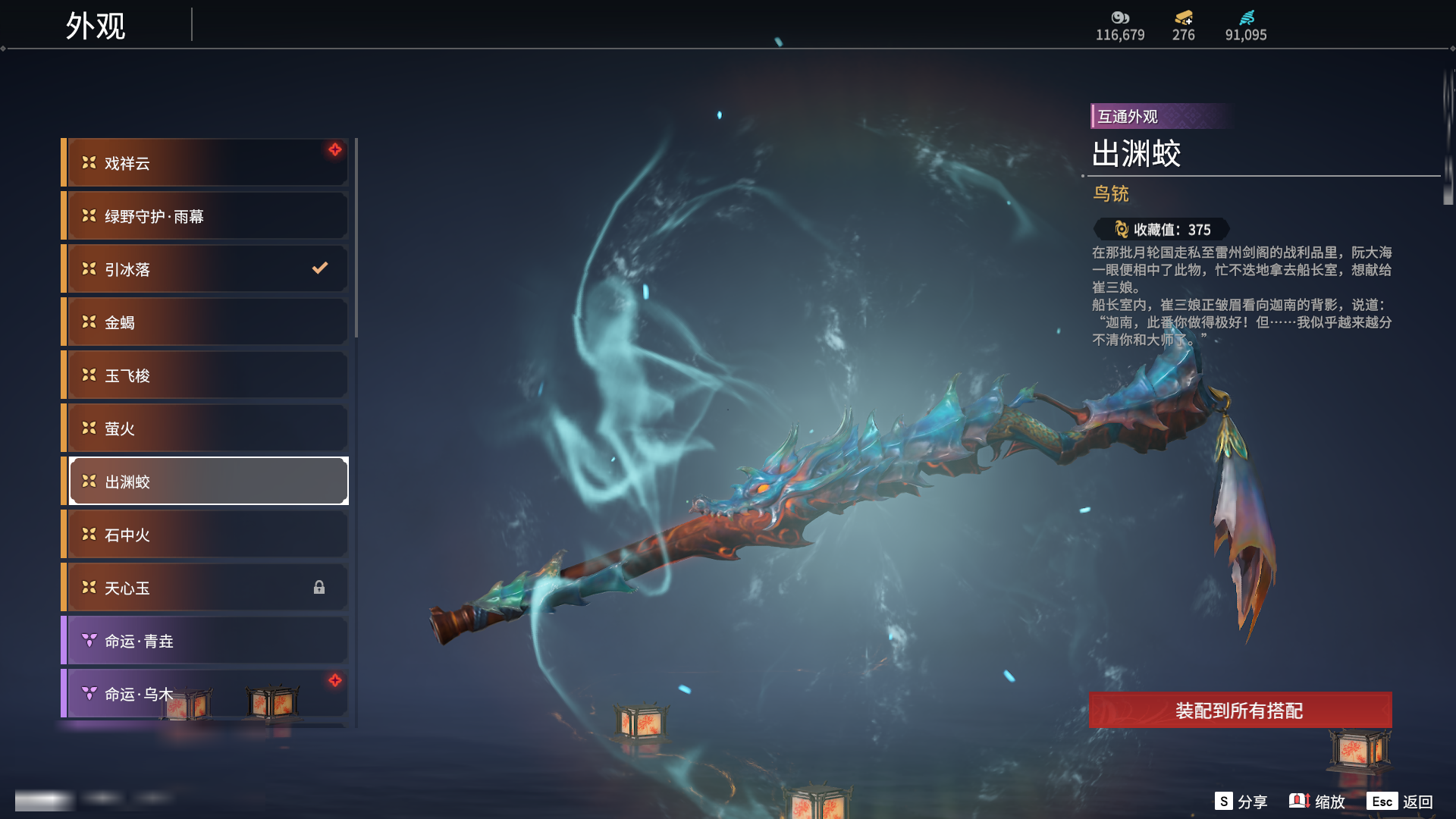Click the highlighted 出渊蛟 entry
The height and width of the screenshot is (819, 1456).
coord(206,482)
